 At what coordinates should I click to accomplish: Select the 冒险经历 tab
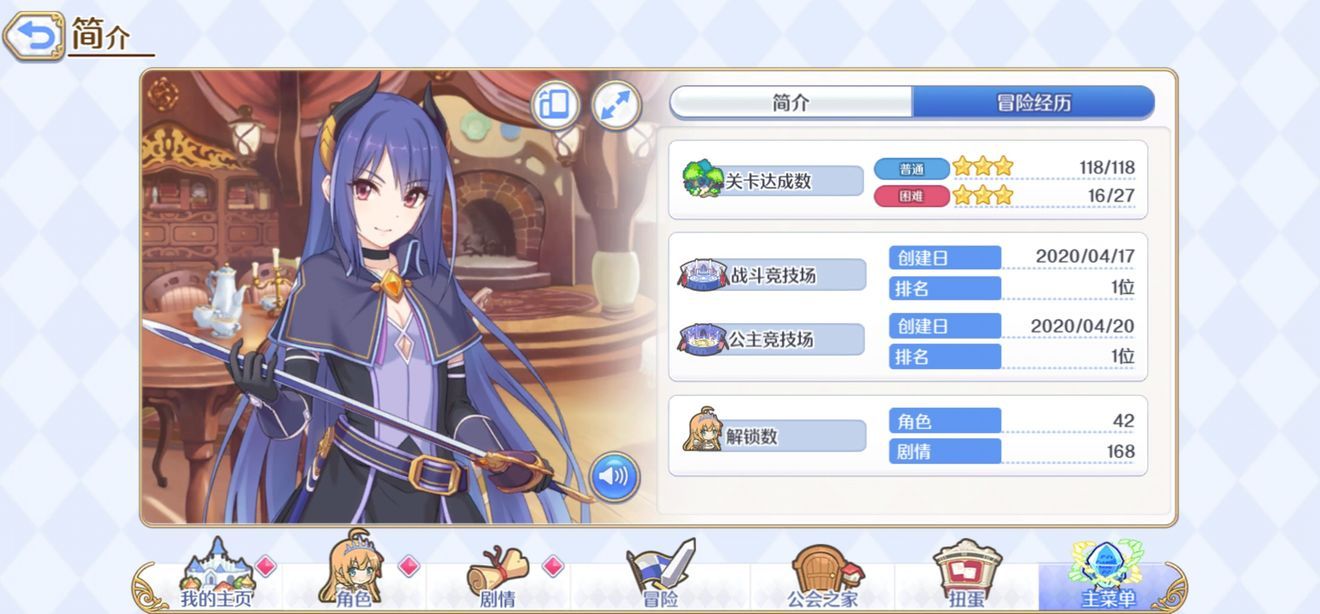[1033, 102]
